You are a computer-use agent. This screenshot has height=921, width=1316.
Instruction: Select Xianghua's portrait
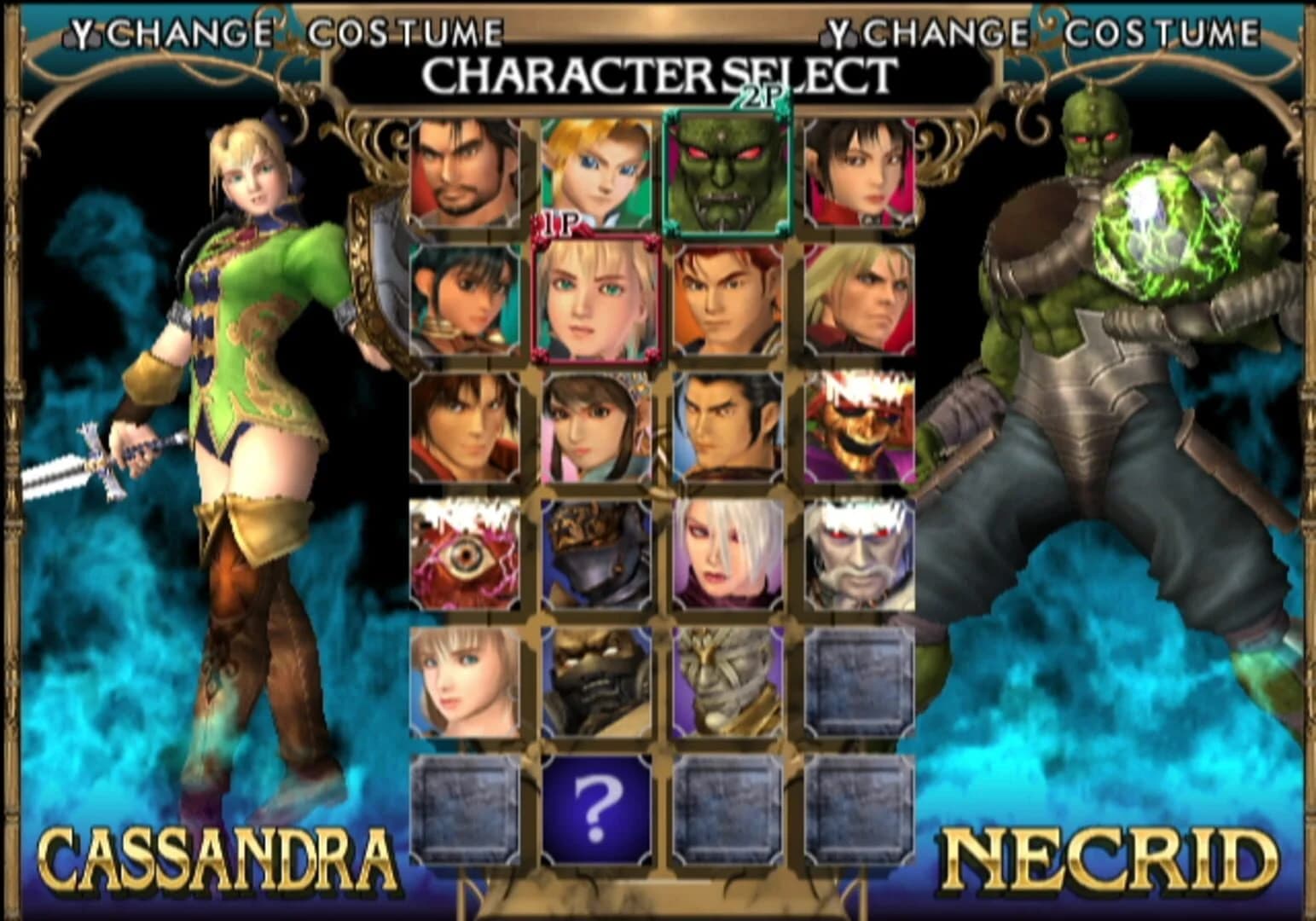597,431
